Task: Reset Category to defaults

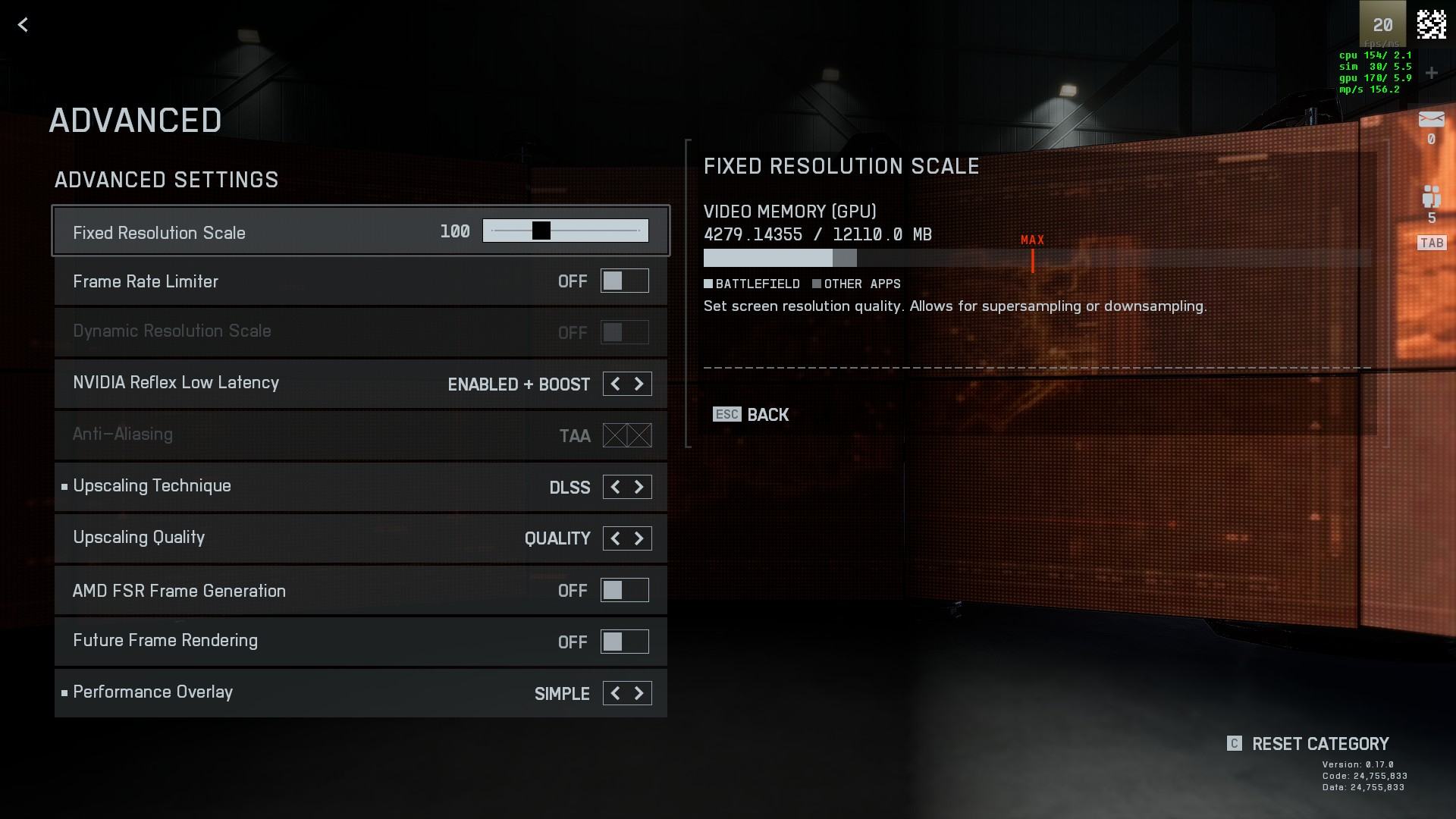Action: [1319, 744]
